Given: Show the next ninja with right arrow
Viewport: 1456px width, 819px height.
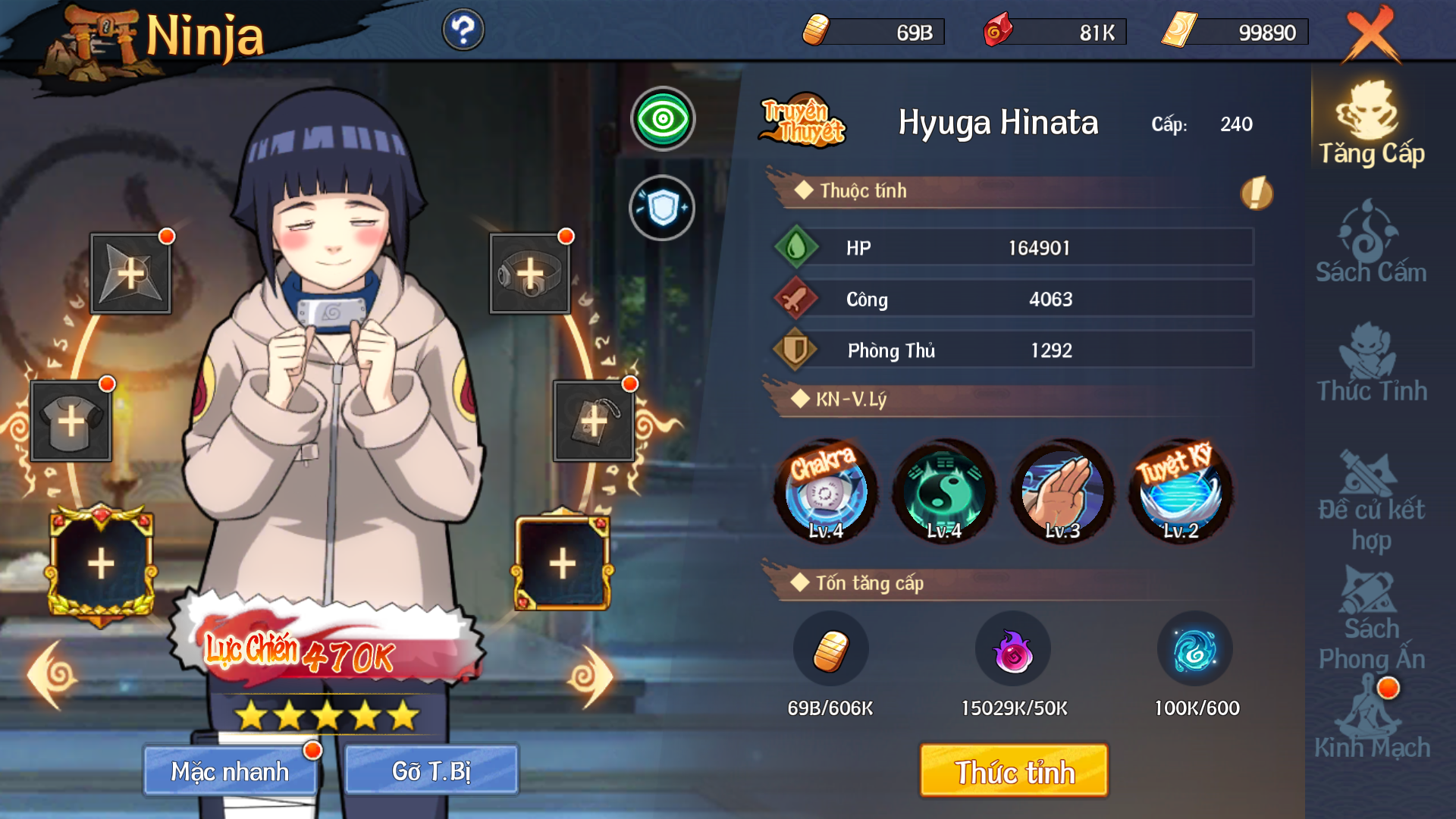Looking at the screenshot, I should pyautogui.click(x=590, y=676).
